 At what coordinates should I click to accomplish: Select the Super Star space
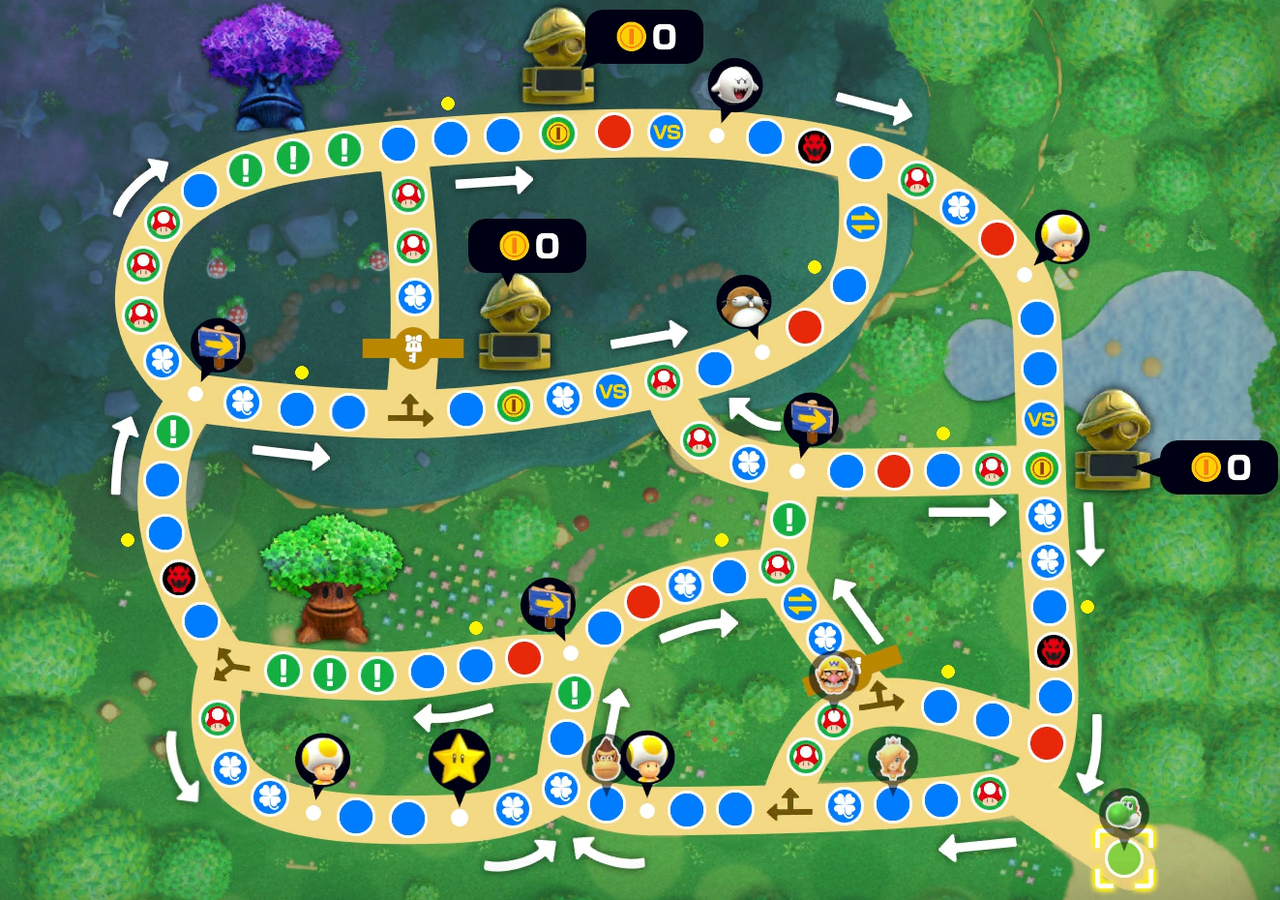(456, 760)
